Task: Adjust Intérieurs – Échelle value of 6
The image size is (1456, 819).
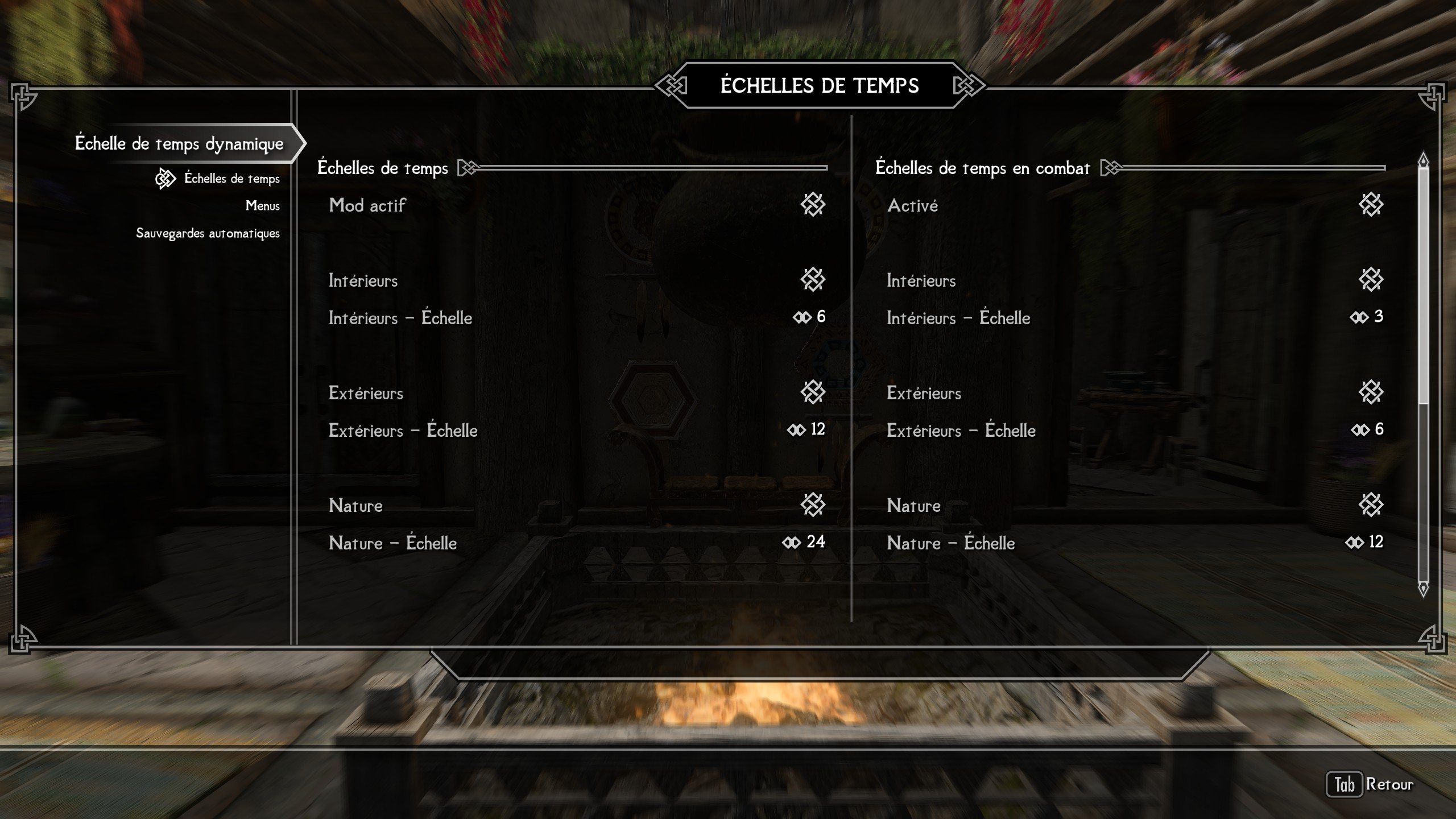Action: coord(809,317)
